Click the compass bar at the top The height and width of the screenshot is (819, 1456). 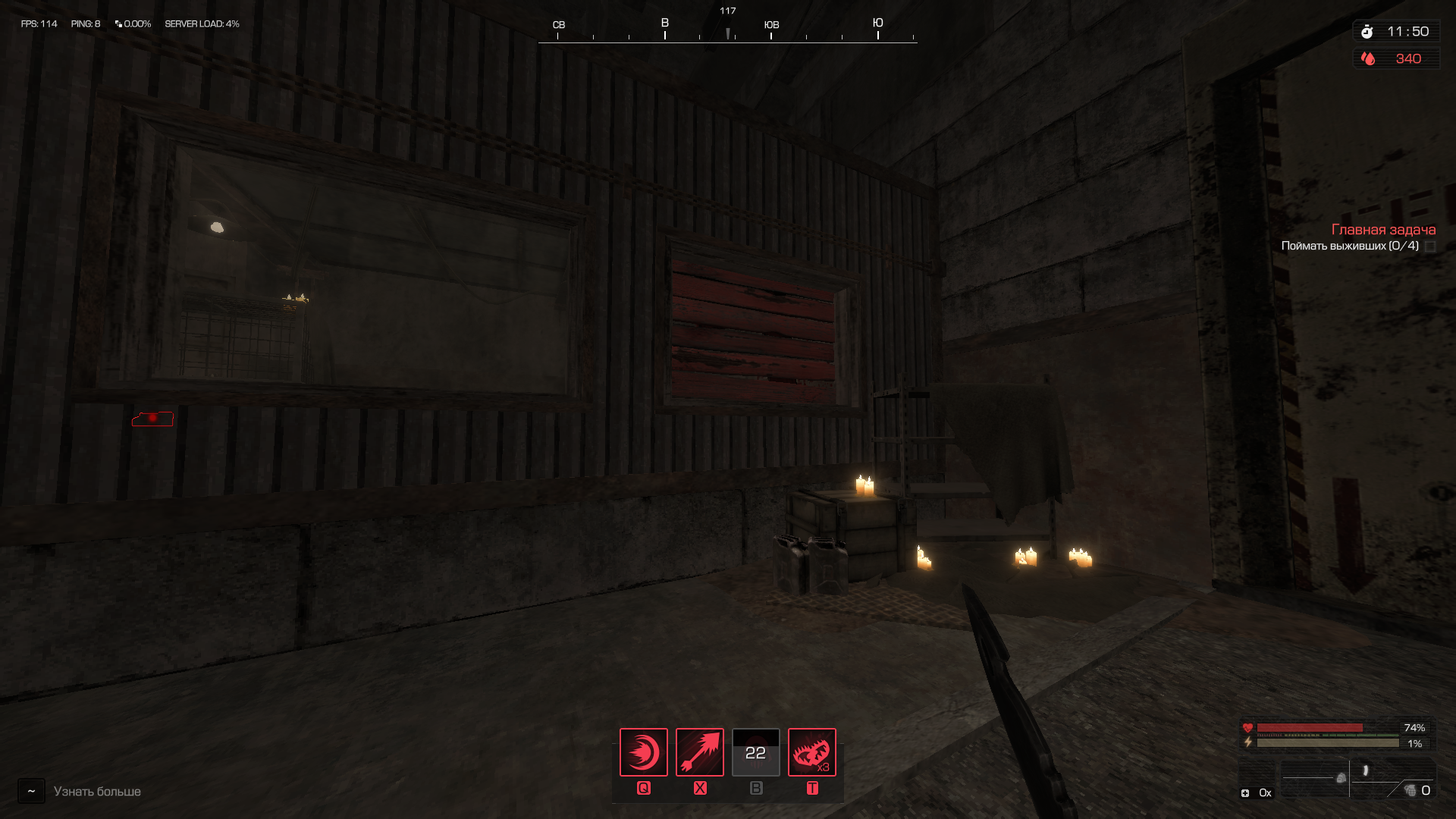tap(727, 32)
